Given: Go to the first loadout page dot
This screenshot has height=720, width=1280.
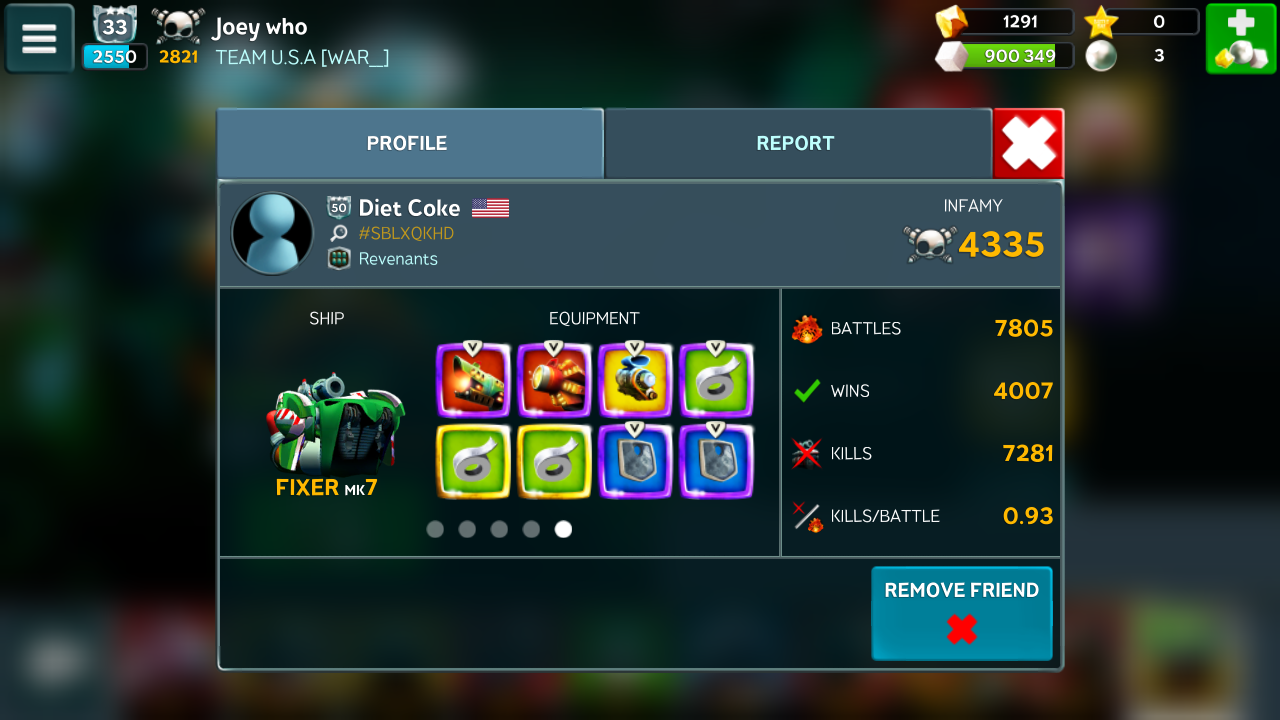Looking at the screenshot, I should pyautogui.click(x=435, y=529).
